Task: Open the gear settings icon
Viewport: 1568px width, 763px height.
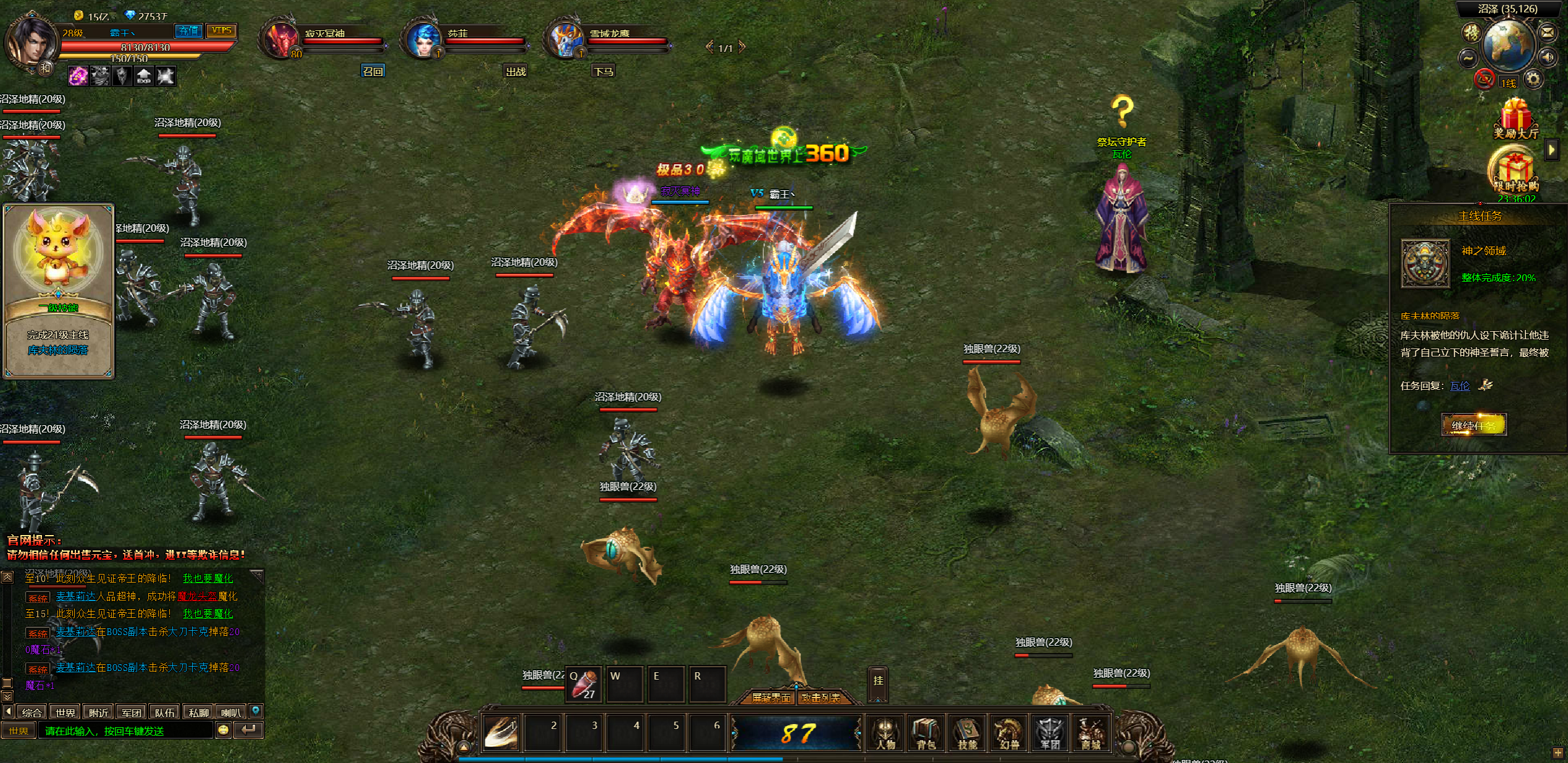Action: click(x=1533, y=79)
